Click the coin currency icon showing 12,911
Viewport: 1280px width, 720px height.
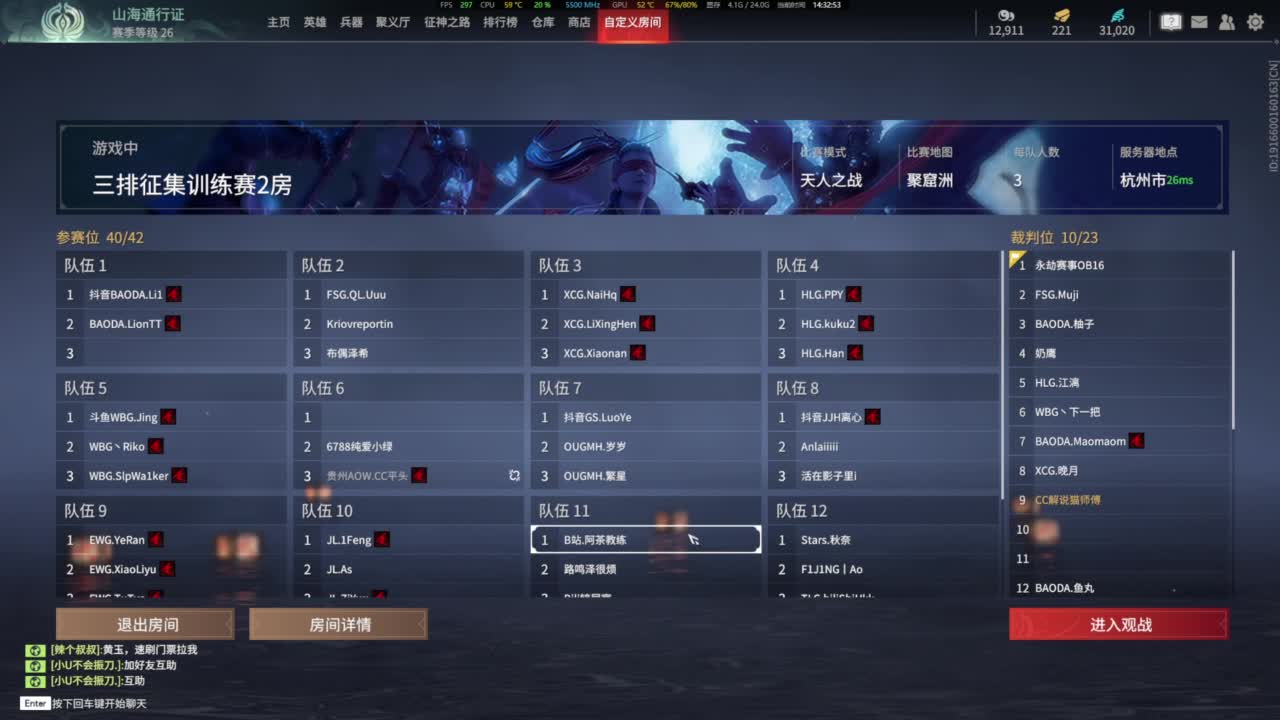click(1005, 16)
